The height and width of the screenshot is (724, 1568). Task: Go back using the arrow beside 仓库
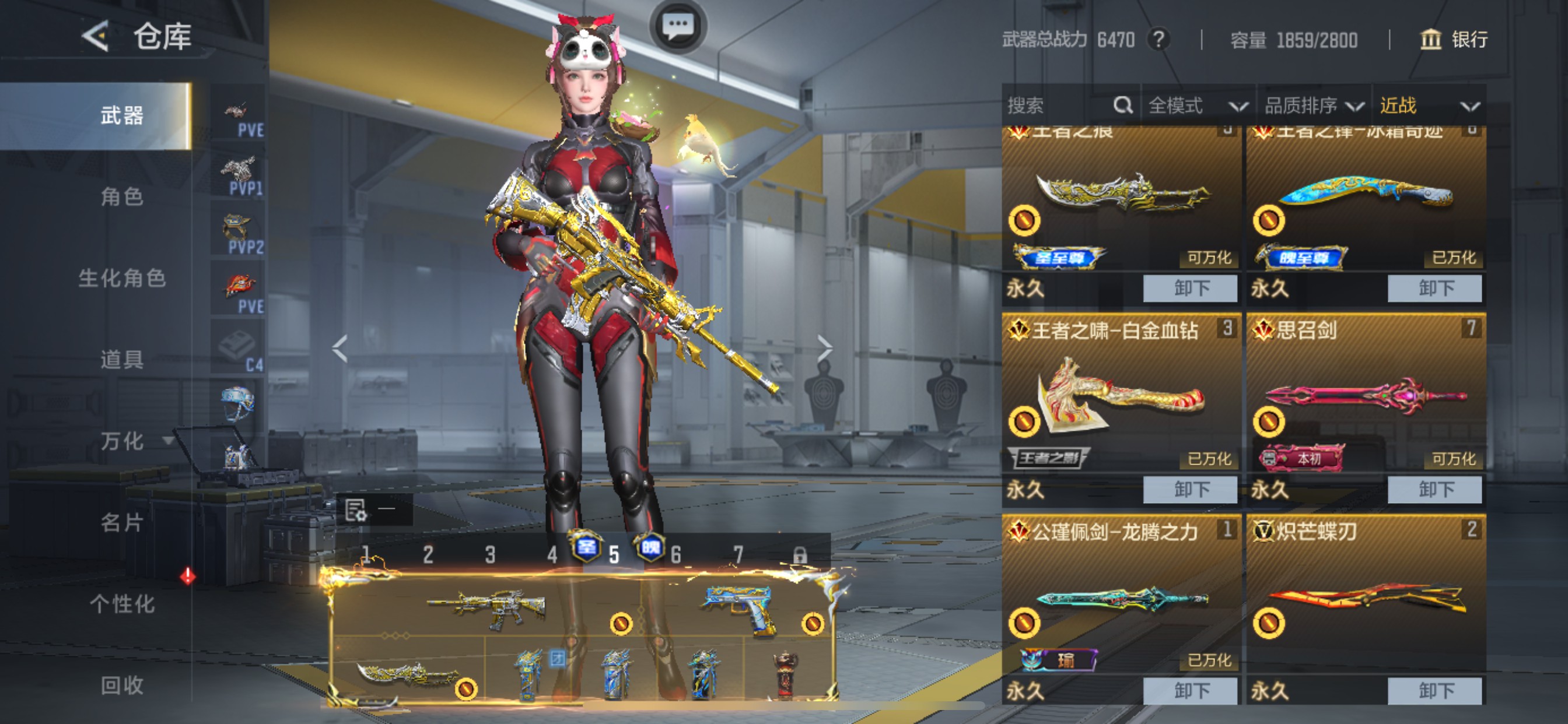pos(96,37)
